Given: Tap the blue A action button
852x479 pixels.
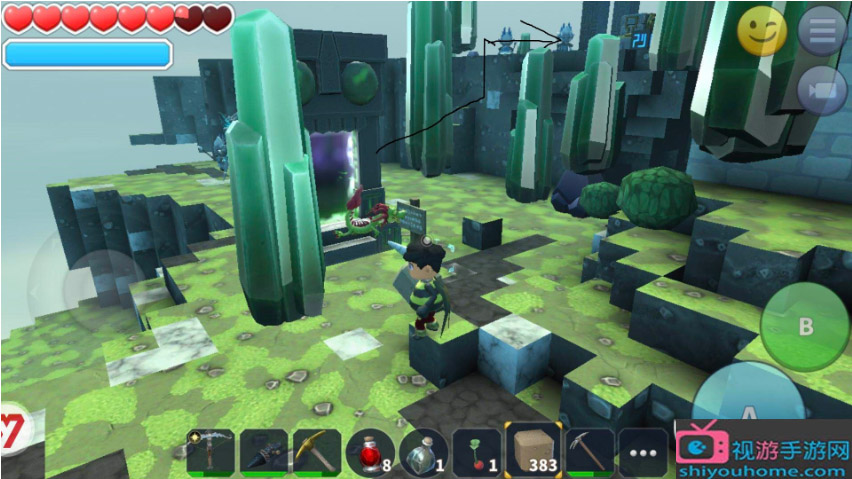Looking at the screenshot, I should click(x=745, y=410).
